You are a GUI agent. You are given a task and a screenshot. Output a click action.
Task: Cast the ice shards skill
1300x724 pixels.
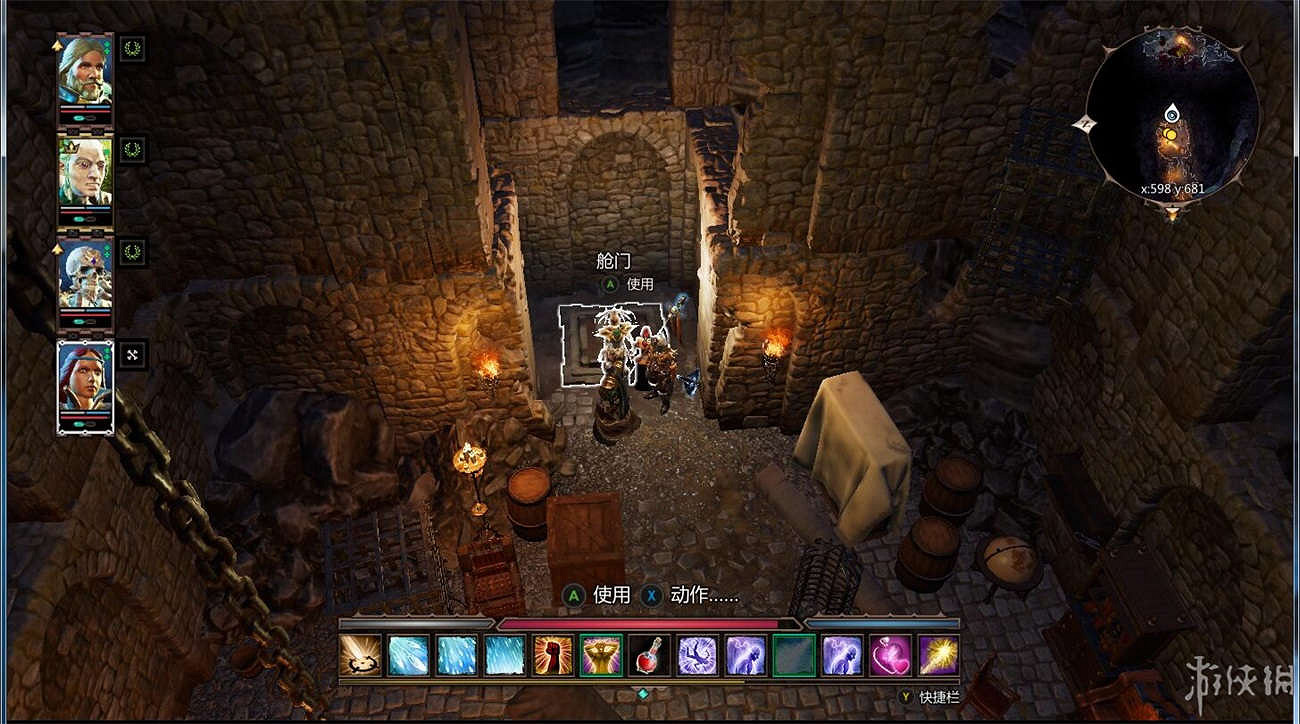click(408, 656)
